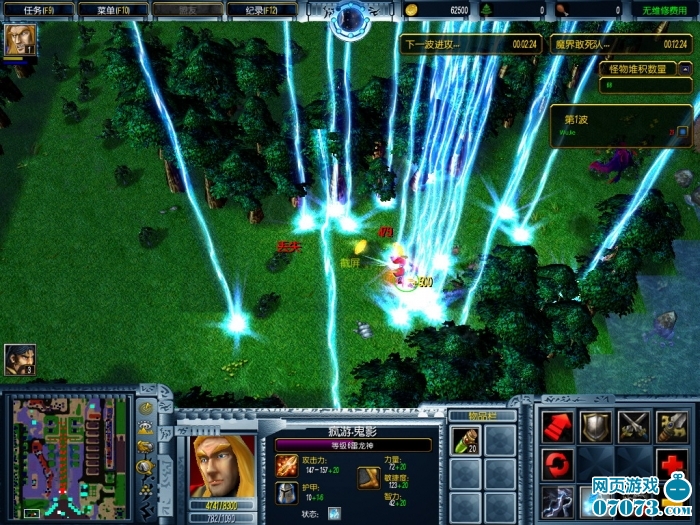
Task: Click the helmet armor icon
Action: coord(287,492)
